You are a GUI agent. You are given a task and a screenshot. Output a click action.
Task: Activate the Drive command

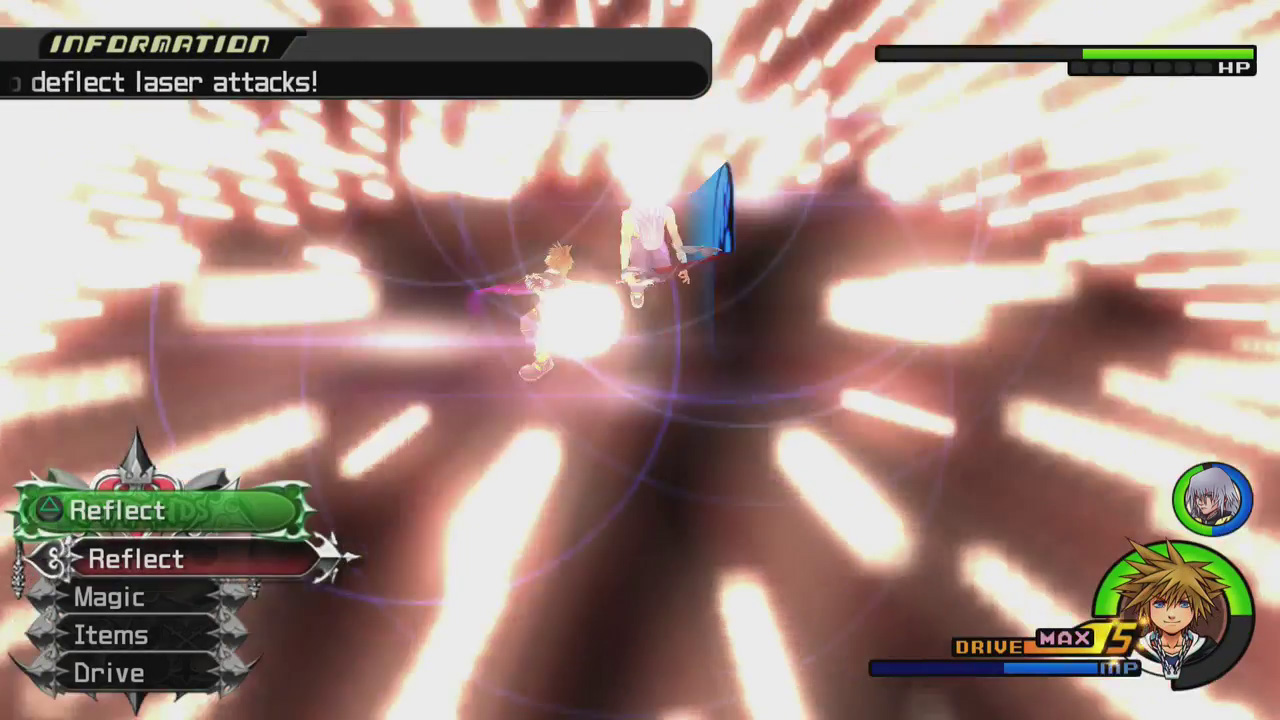pyautogui.click(x=109, y=674)
